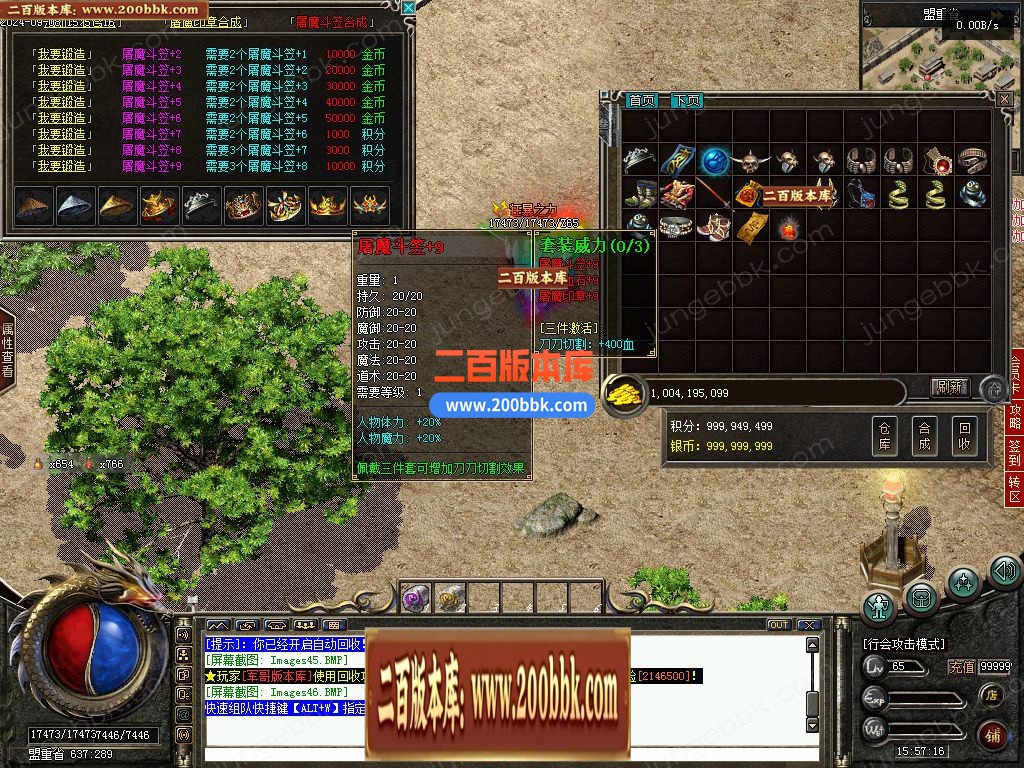Select the yellow scroll item in bag
Screen dimensions: 1024x768
(x=750, y=226)
